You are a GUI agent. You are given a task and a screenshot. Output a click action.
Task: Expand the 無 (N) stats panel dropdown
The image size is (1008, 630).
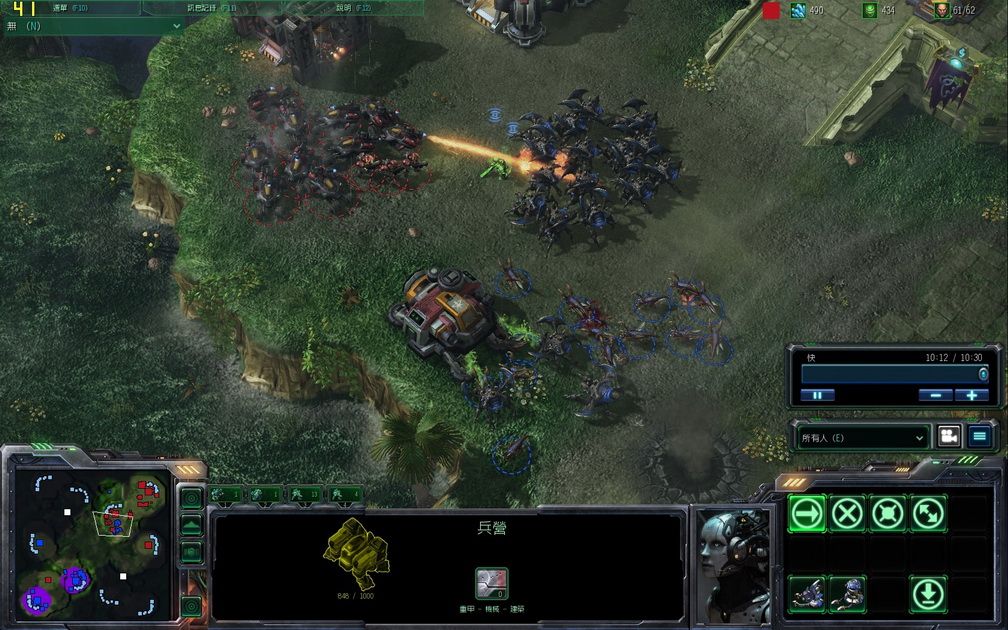click(178, 25)
